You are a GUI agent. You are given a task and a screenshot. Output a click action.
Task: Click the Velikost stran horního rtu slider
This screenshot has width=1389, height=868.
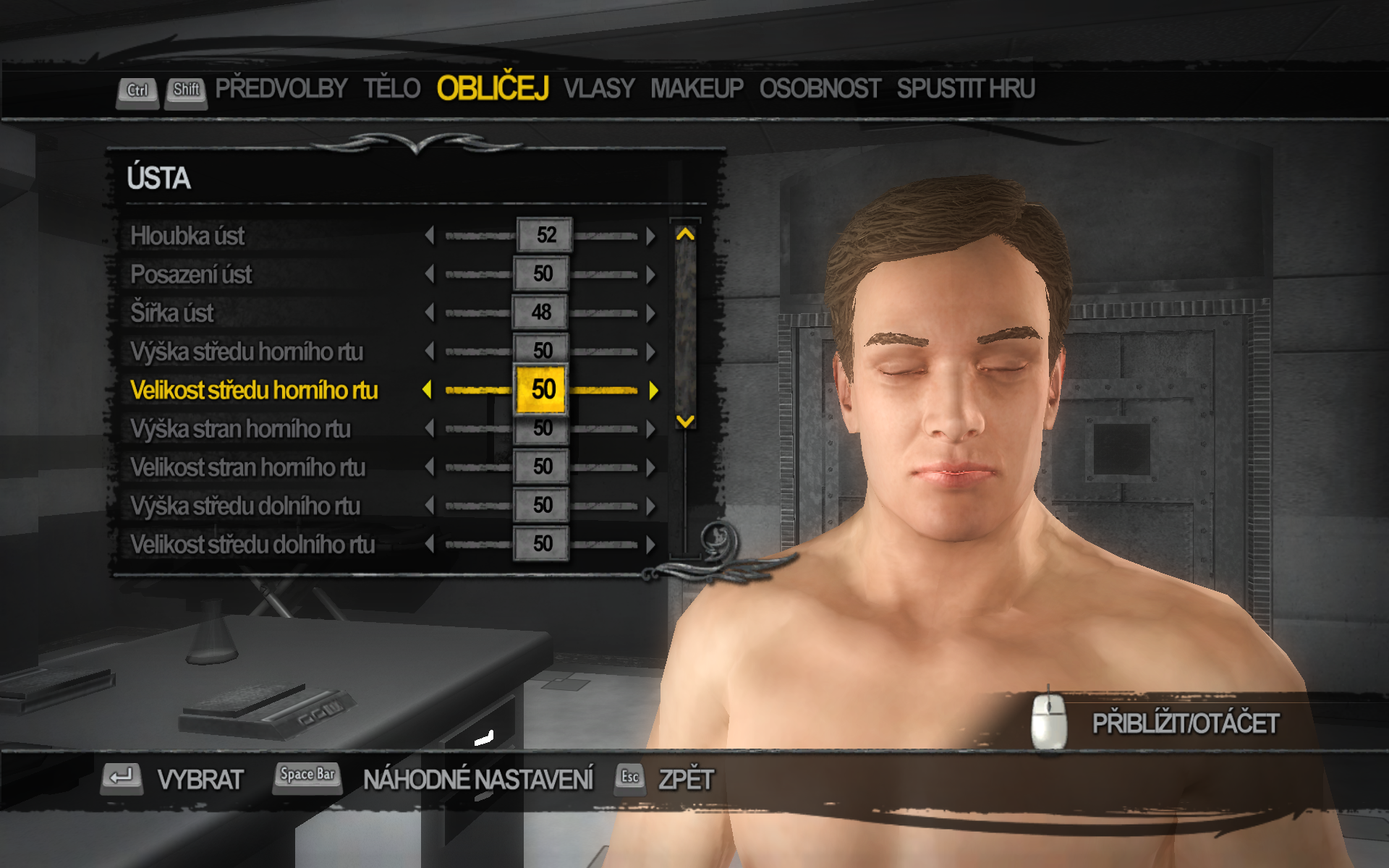click(x=541, y=467)
